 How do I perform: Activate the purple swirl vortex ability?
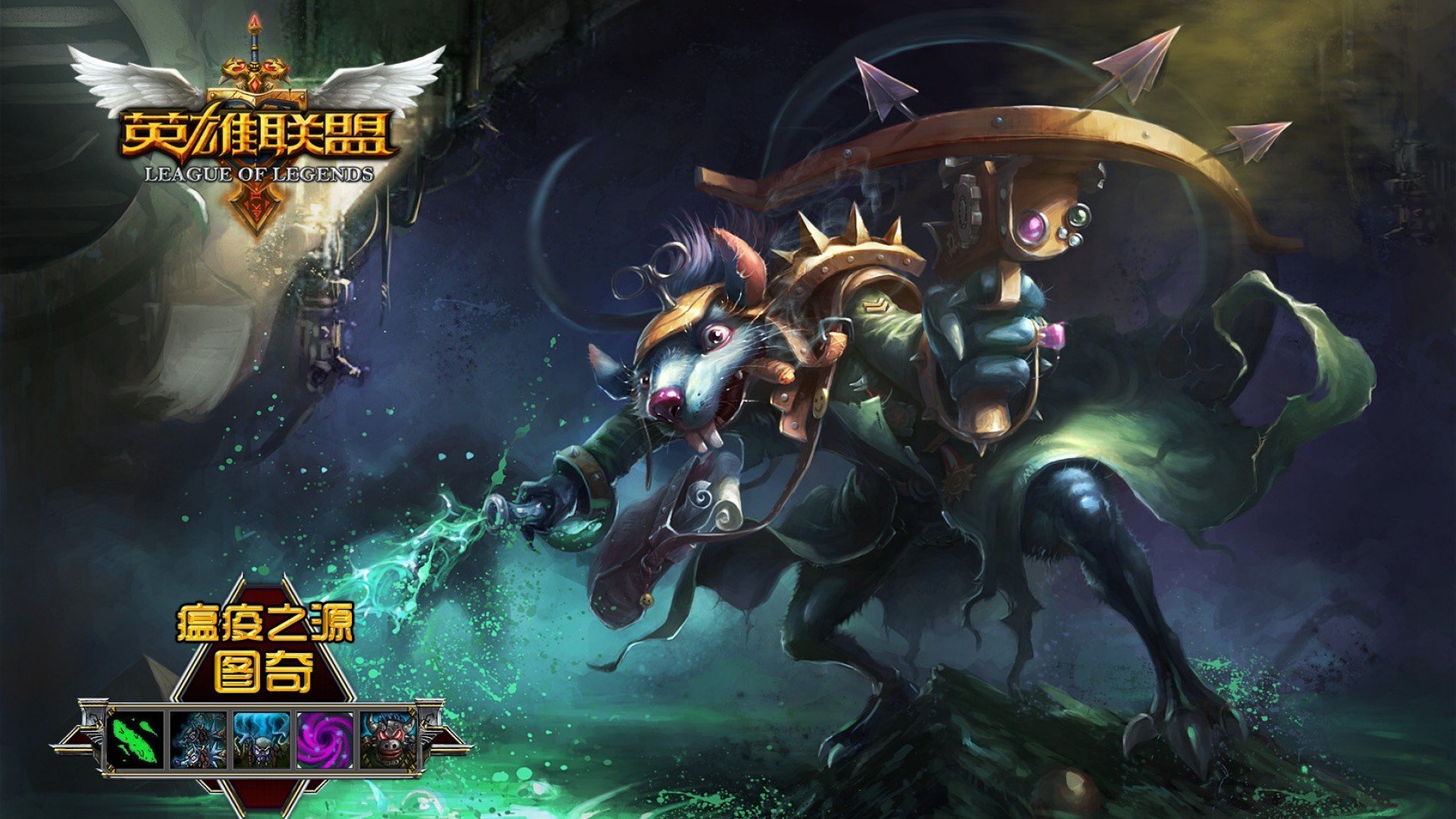tap(325, 739)
